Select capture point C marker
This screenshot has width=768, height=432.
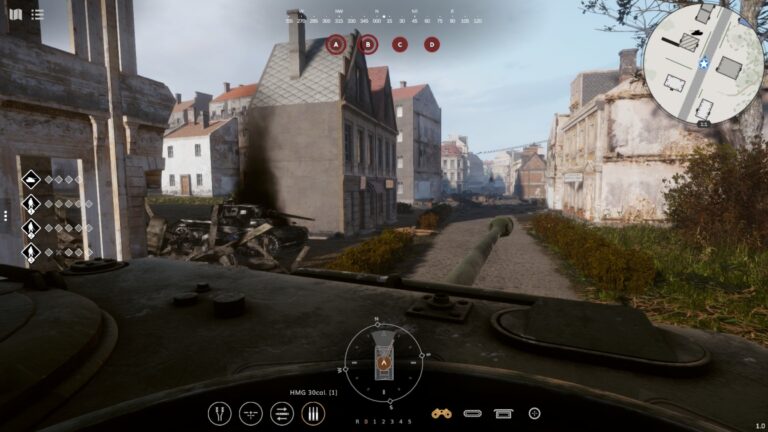pyautogui.click(x=400, y=44)
